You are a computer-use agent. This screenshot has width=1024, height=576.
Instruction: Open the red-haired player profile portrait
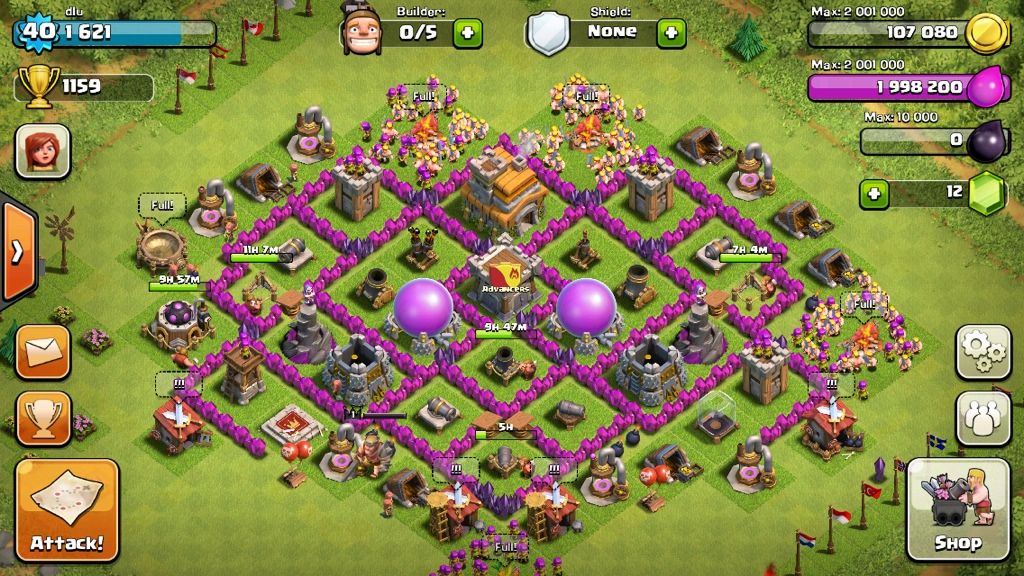[x=42, y=151]
